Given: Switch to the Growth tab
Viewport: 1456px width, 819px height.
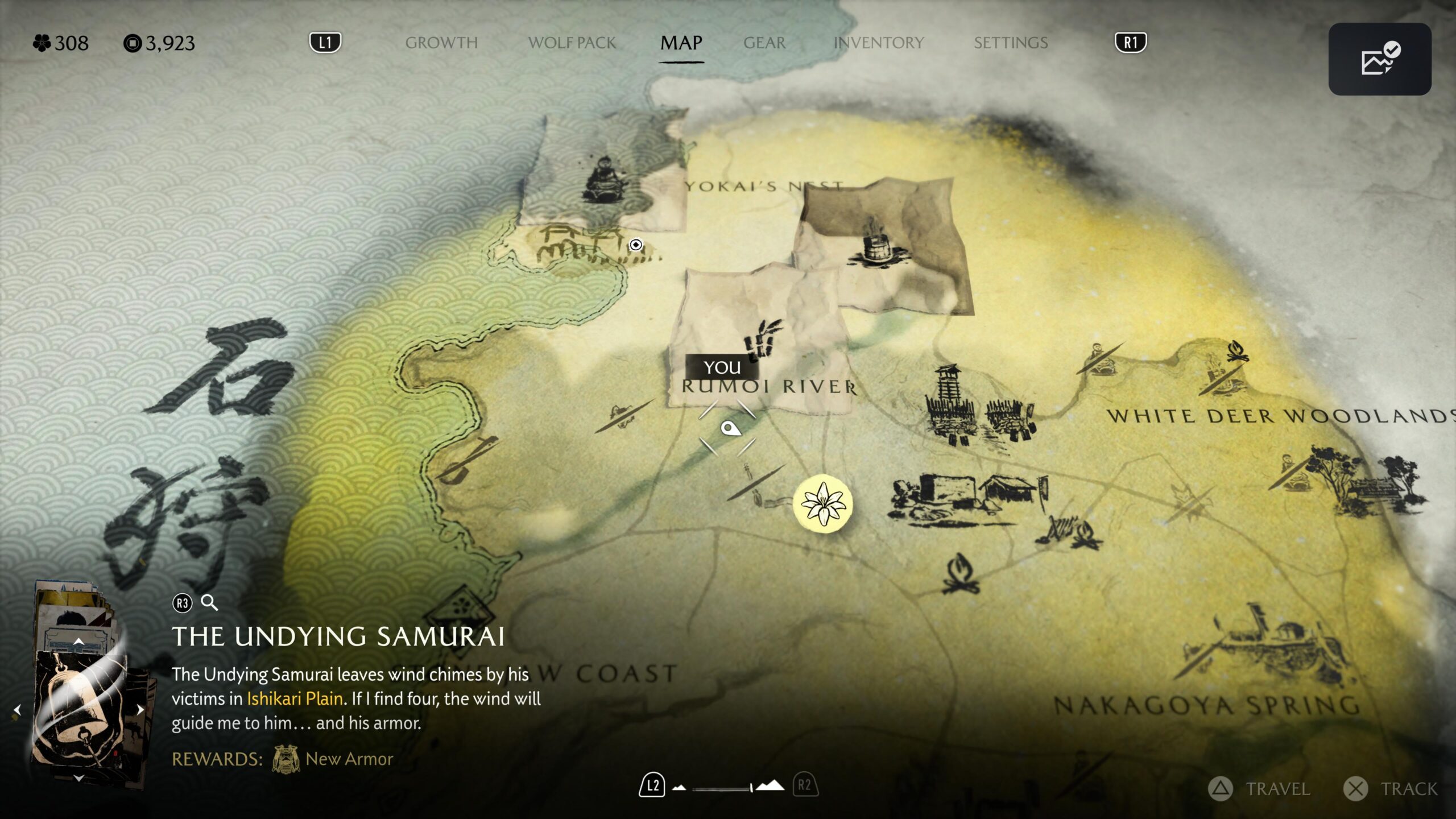Looking at the screenshot, I should [441, 43].
